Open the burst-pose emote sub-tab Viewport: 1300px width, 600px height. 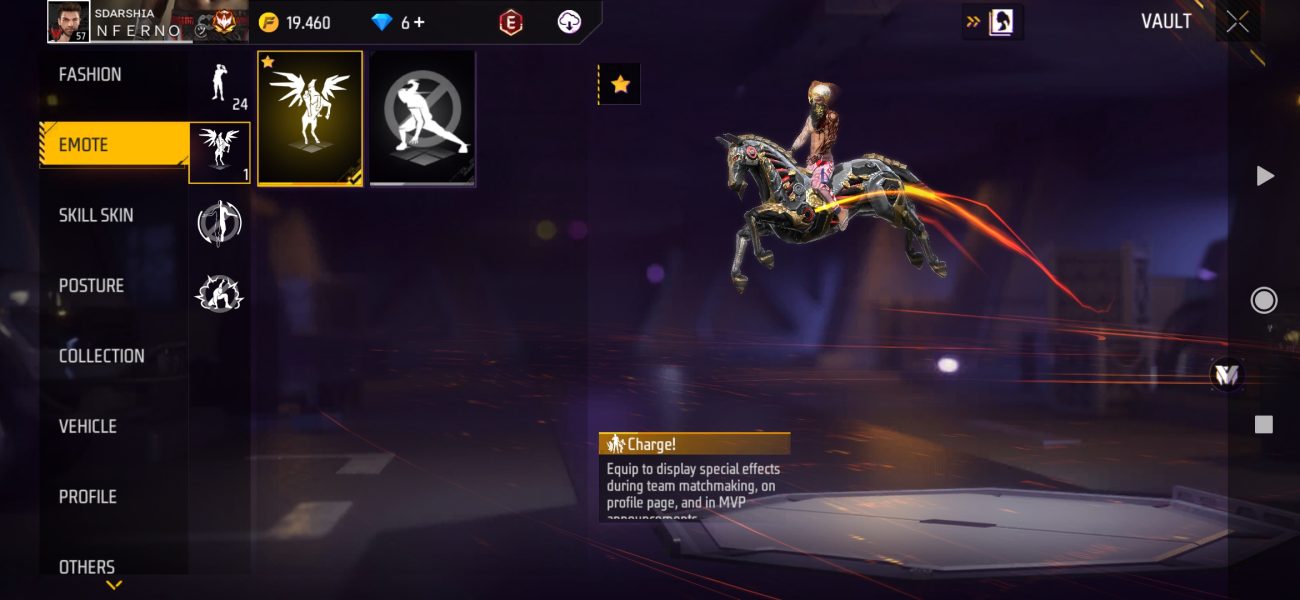pyautogui.click(x=220, y=293)
